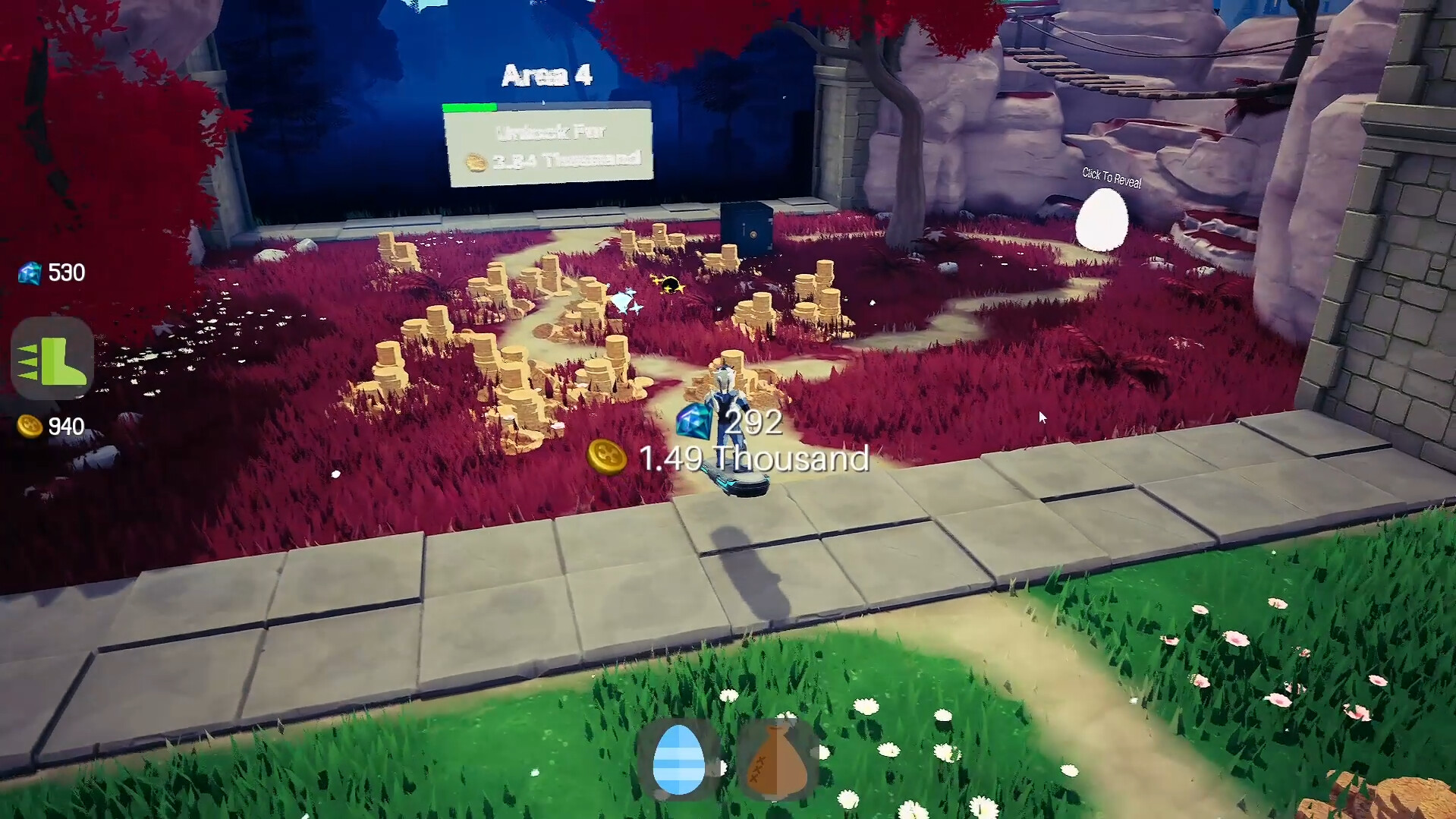Click the gem icon beside the 292 counter

(691, 422)
